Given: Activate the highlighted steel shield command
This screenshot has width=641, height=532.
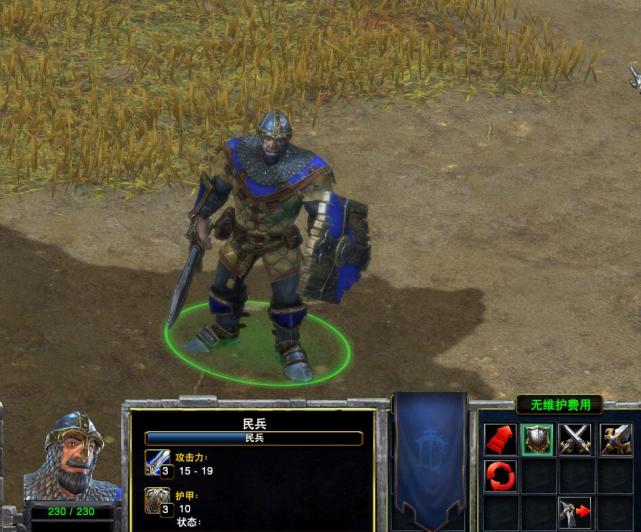Looking at the screenshot, I should tap(537, 440).
